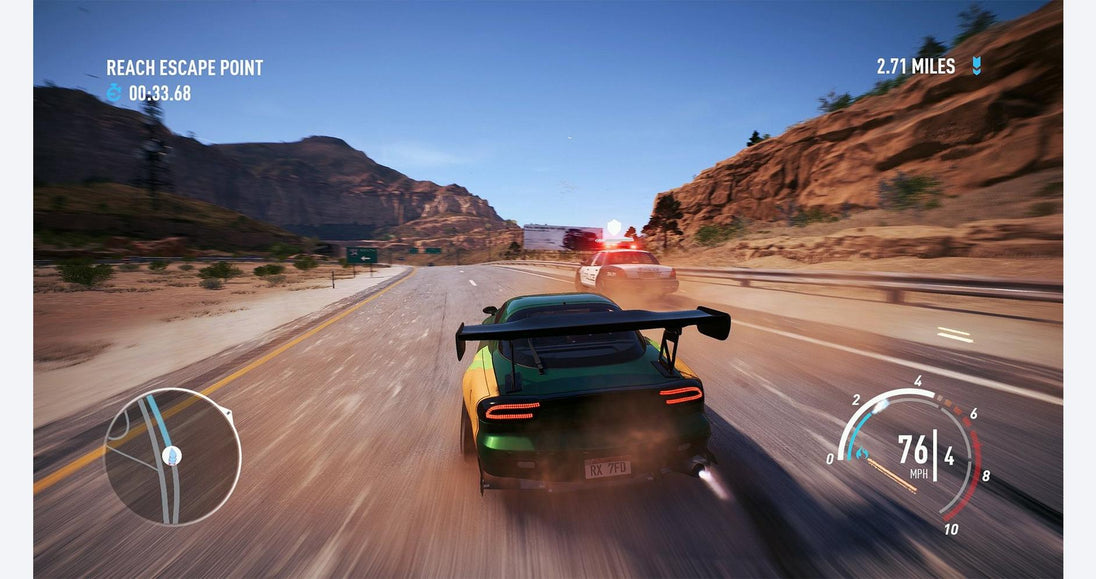Viewport: 1096px width, 579px height.
Task: Select the police shield marker above the cruiser
Action: tap(613, 227)
